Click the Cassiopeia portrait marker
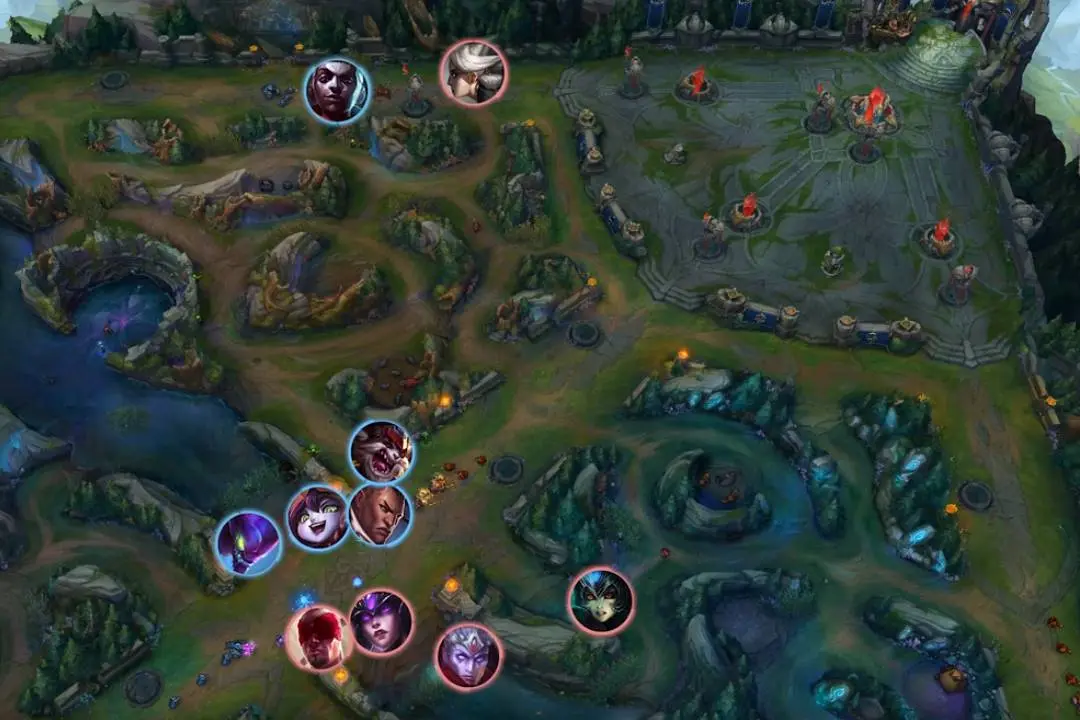This screenshot has height=720, width=1080. (601, 600)
